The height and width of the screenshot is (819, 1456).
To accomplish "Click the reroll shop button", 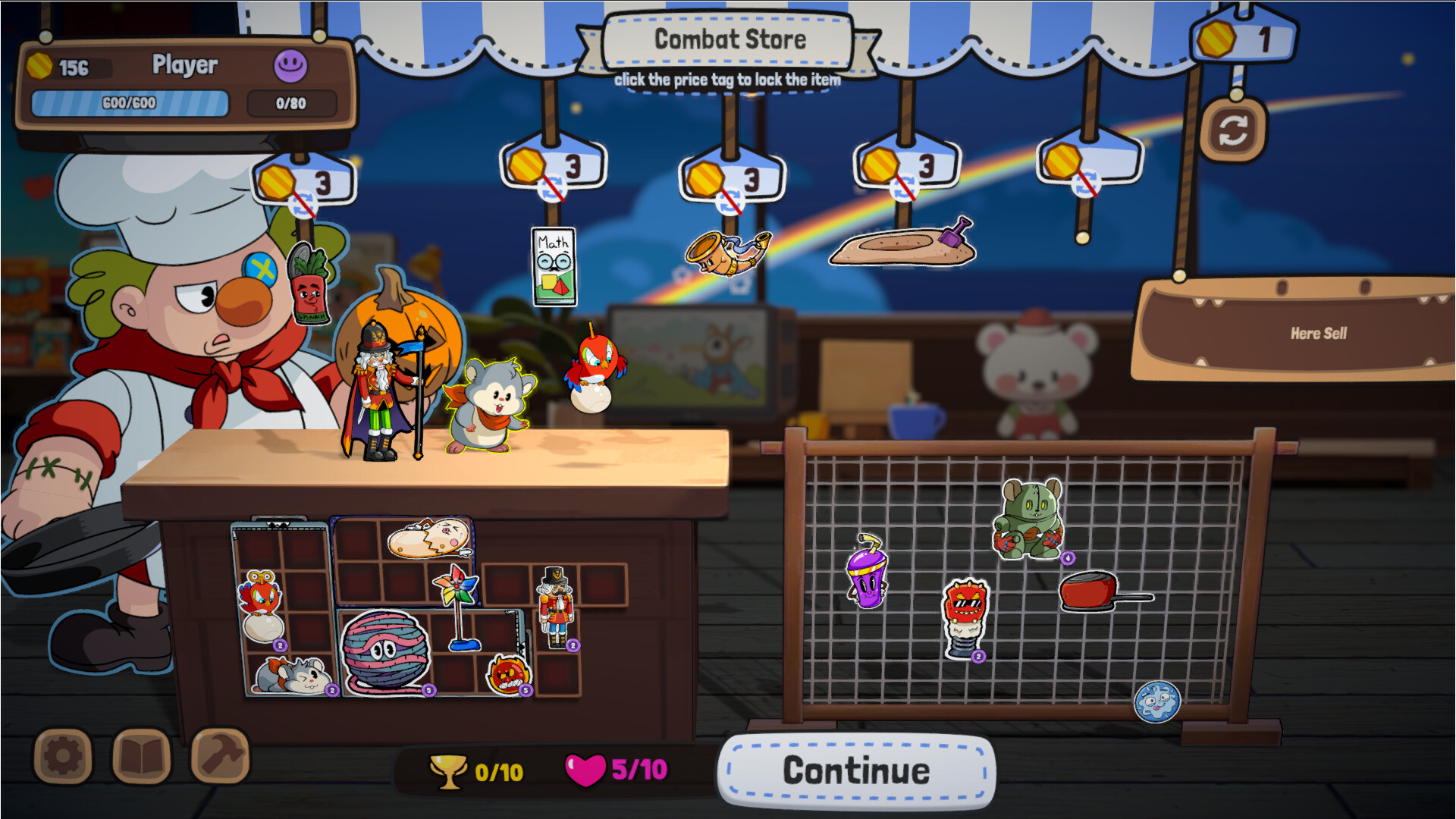I will click(1236, 130).
